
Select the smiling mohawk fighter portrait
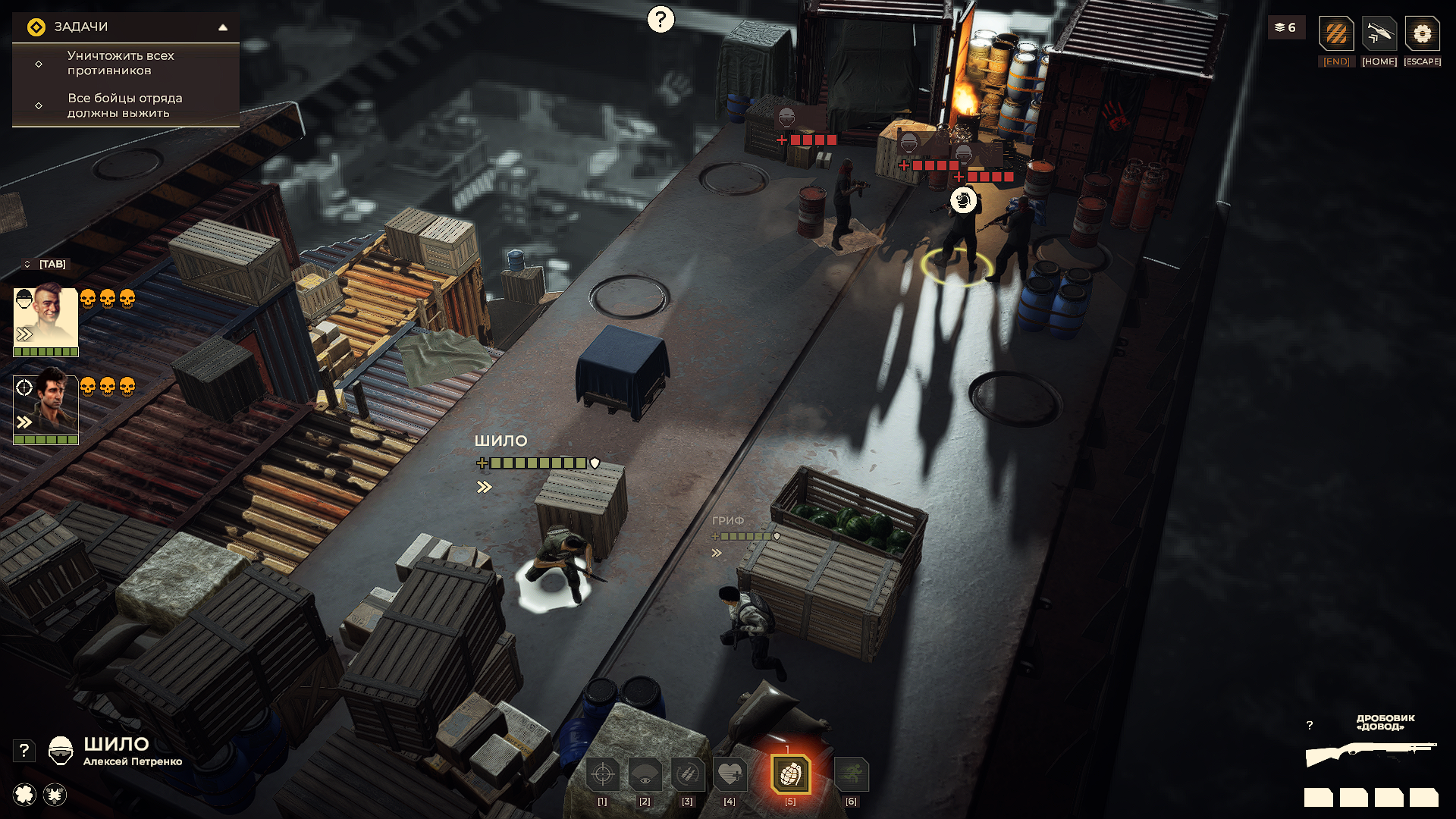pos(46,318)
